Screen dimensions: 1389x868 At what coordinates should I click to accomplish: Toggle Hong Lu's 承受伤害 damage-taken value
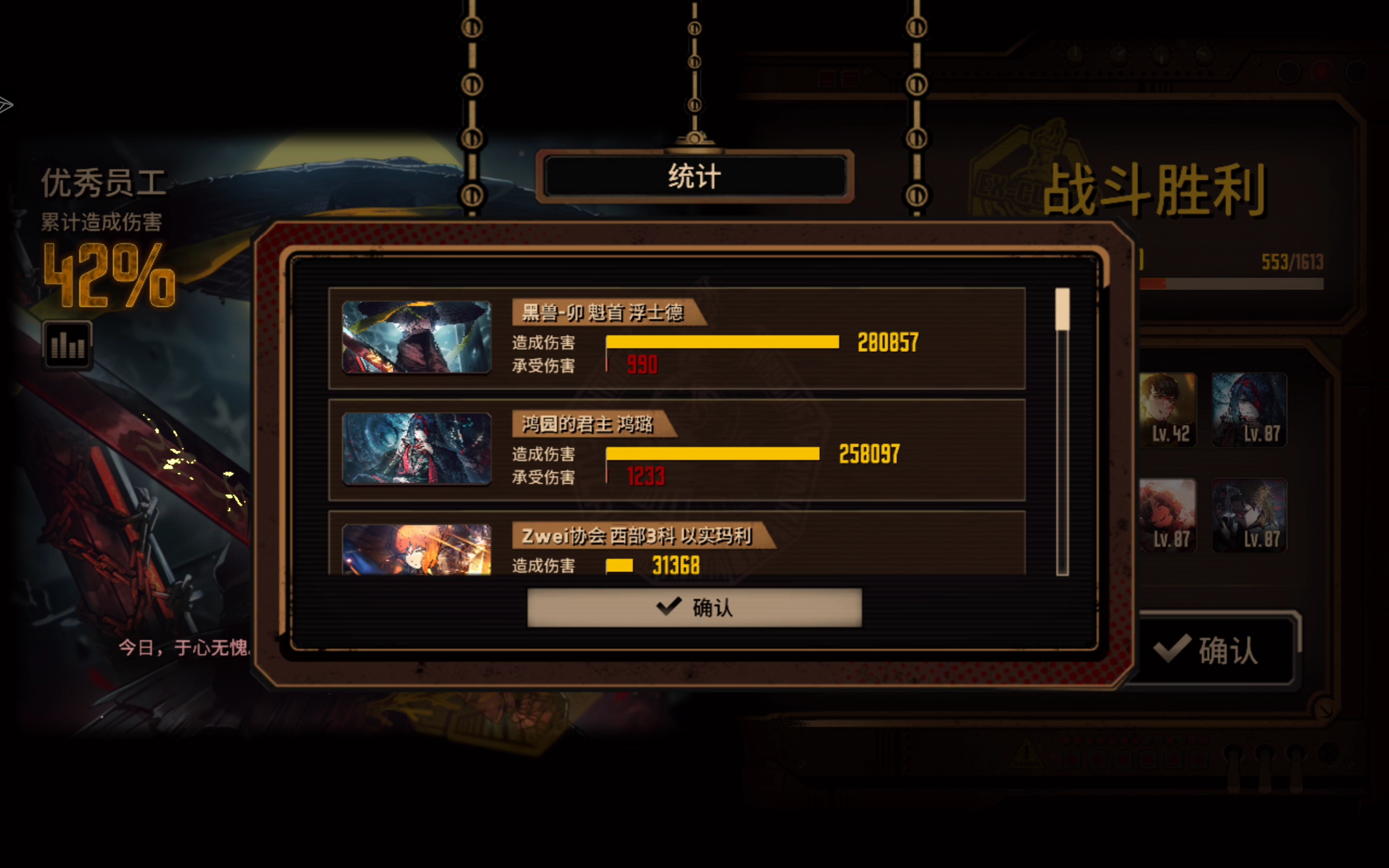pos(646,476)
